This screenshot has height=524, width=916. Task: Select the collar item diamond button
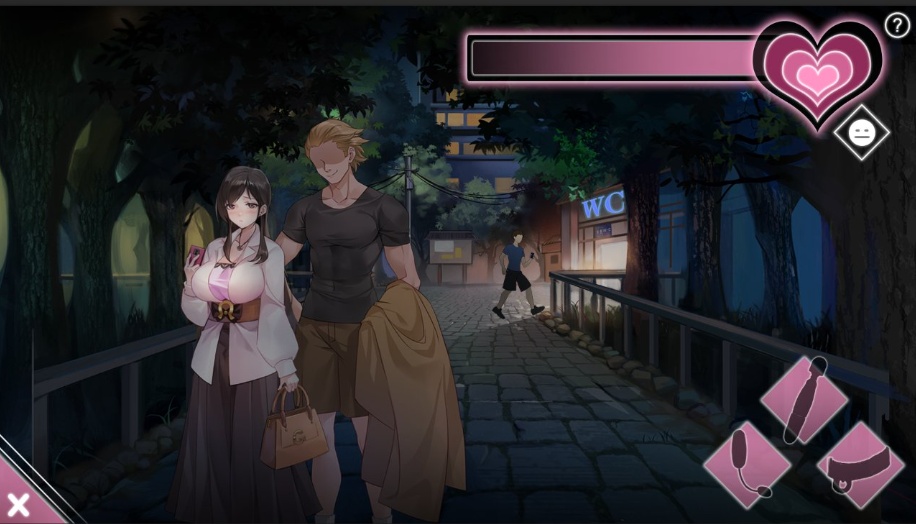pyautogui.click(x=860, y=464)
